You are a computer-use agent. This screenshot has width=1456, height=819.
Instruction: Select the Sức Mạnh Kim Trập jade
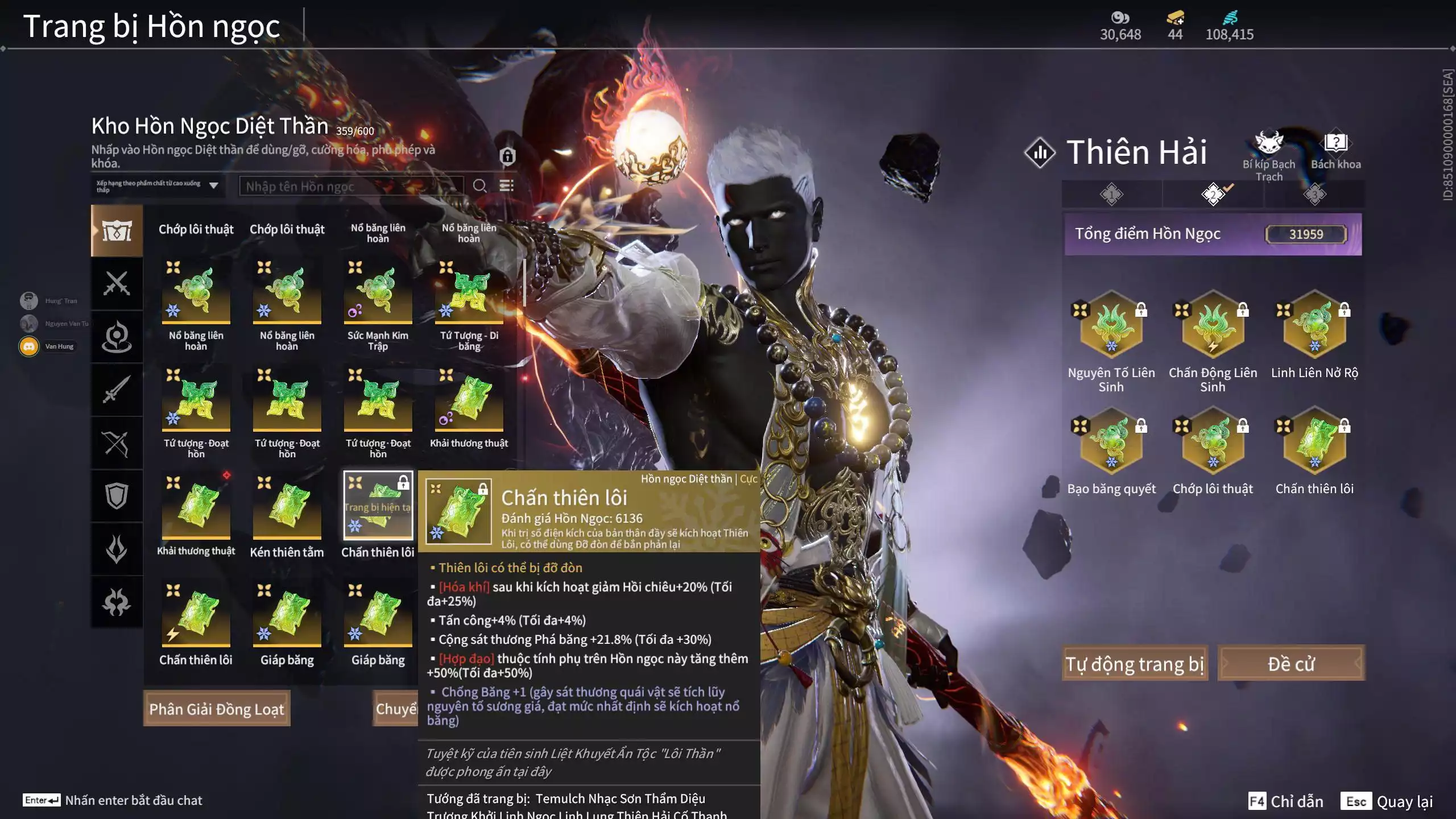[x=378, y=291]
